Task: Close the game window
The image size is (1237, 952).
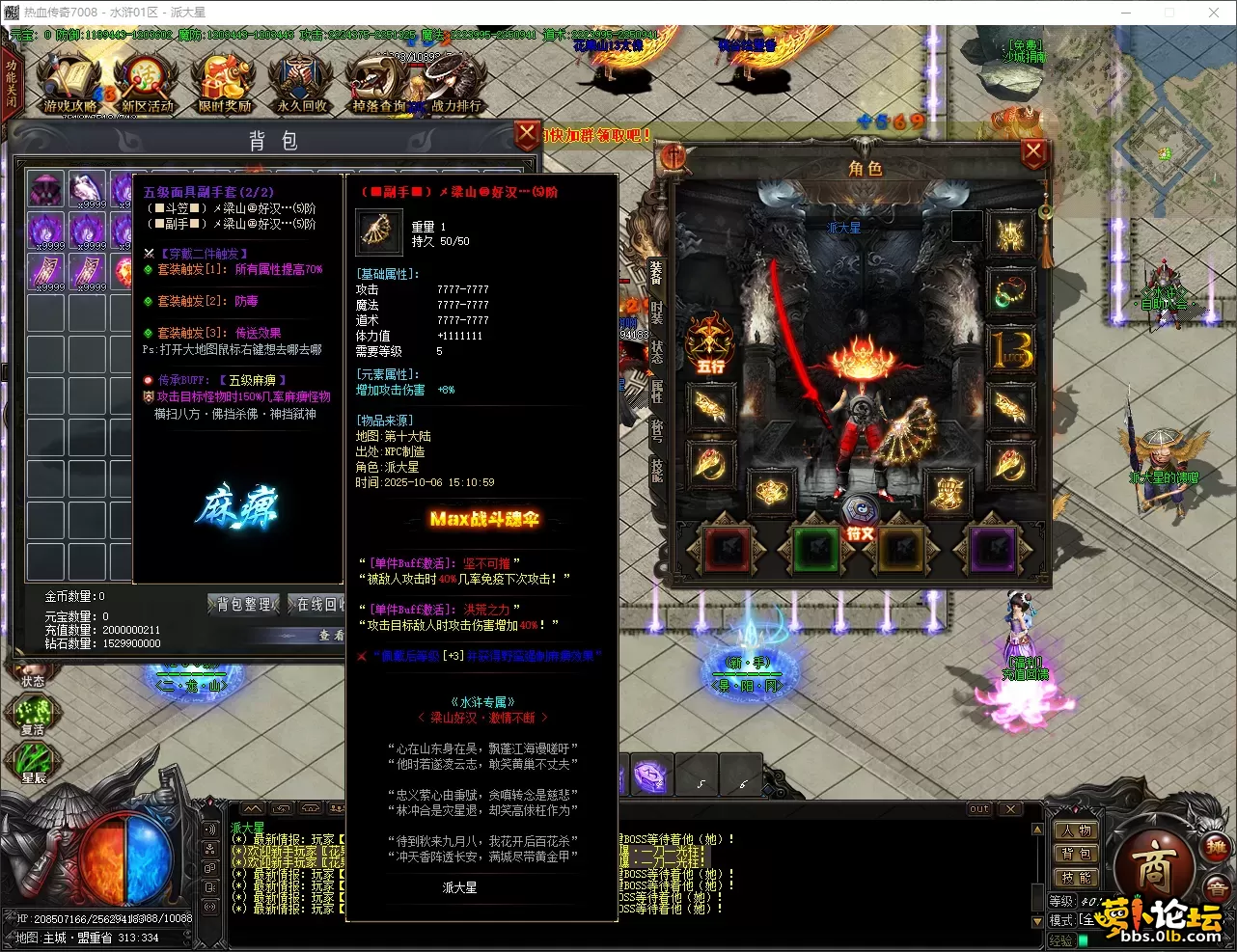Action: [1214, 13]
